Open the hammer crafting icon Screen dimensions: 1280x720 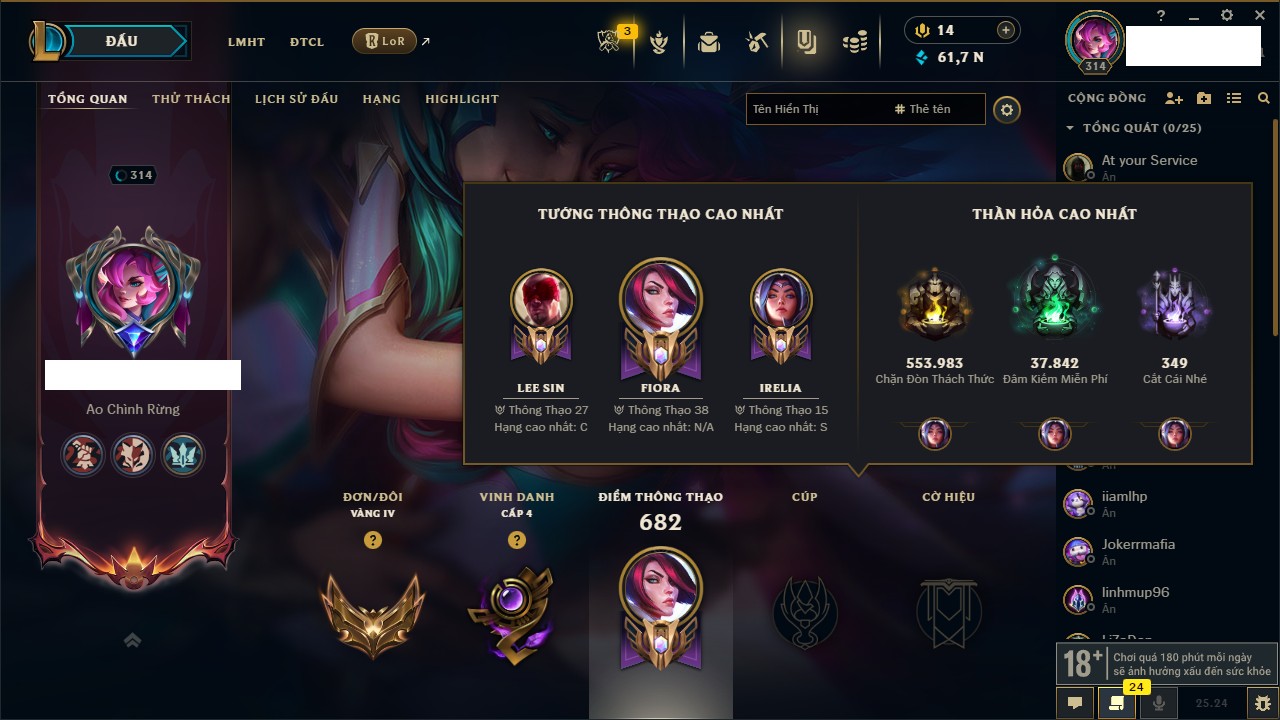[757, 42]
